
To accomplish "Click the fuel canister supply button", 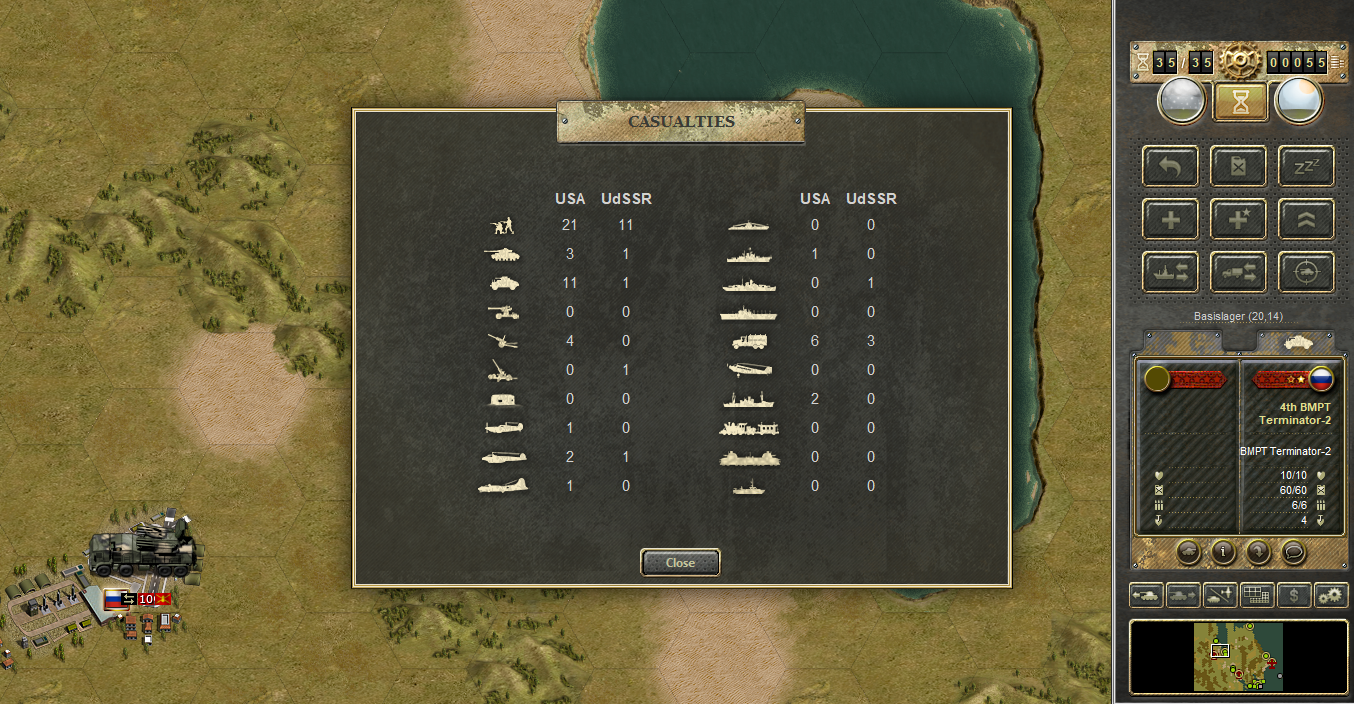I will (x=1238, y=166).
